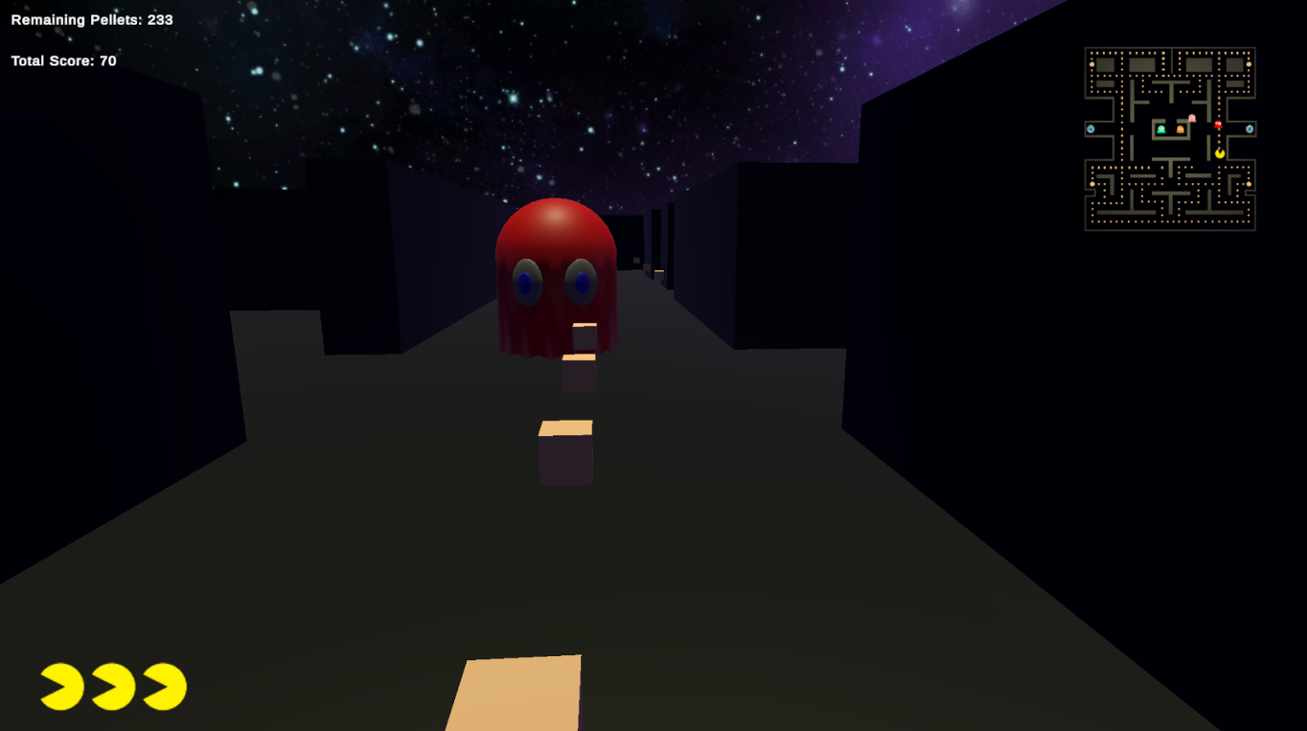Click the blue power pellet on the minimap's left edge
Viewport: 1307px width, 731px height.
pos(1090,129)
